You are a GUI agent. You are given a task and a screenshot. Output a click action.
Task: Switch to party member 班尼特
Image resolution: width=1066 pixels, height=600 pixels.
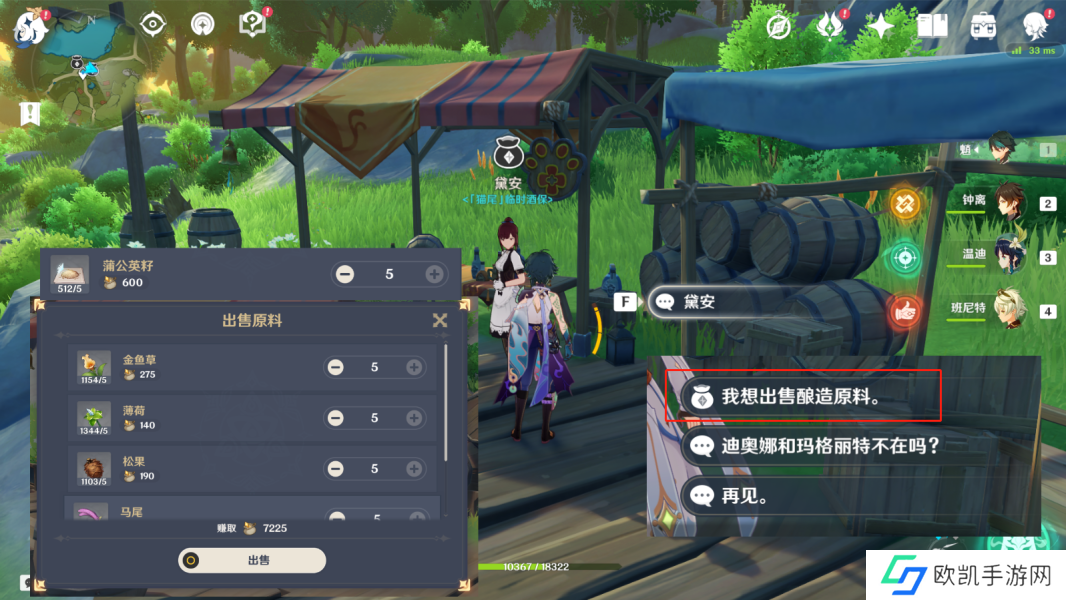(x=1005, y=309)
